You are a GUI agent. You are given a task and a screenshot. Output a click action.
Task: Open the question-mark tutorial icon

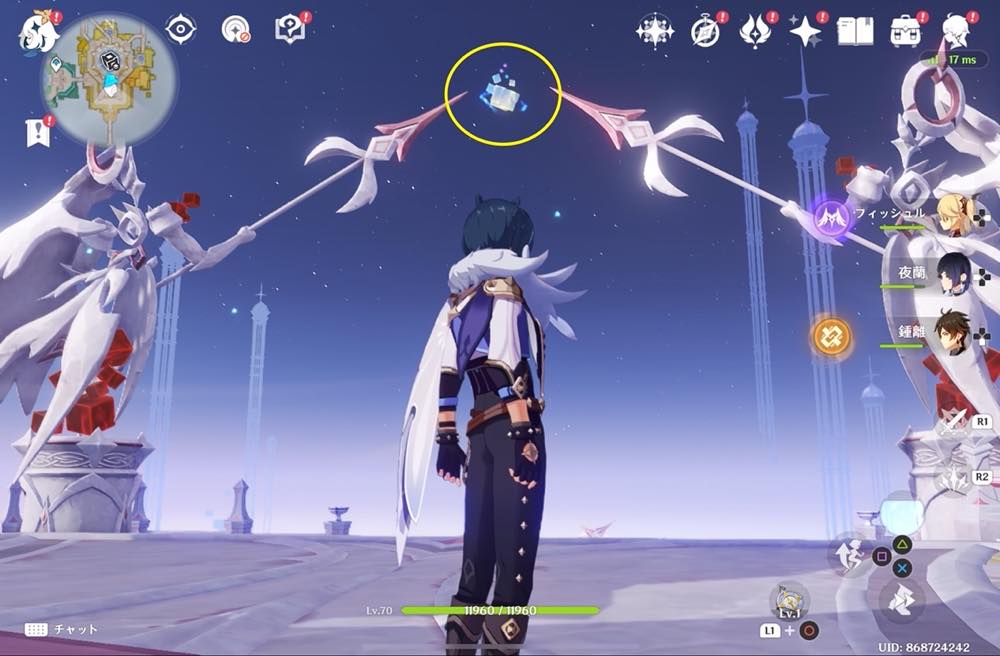[290, 29]
